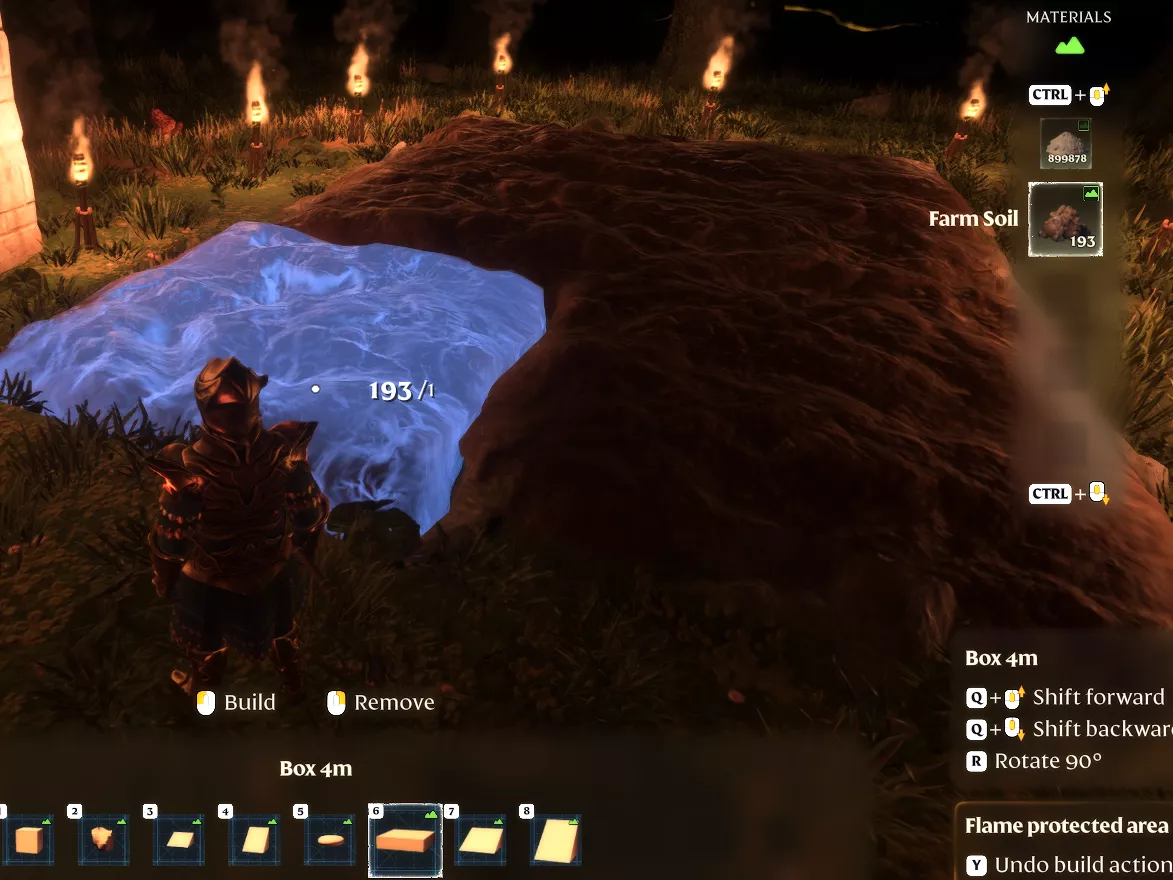This screenshot has width=1173, height=880.
Task: Select the cube shape in slot 1
Action: point(27,840)
